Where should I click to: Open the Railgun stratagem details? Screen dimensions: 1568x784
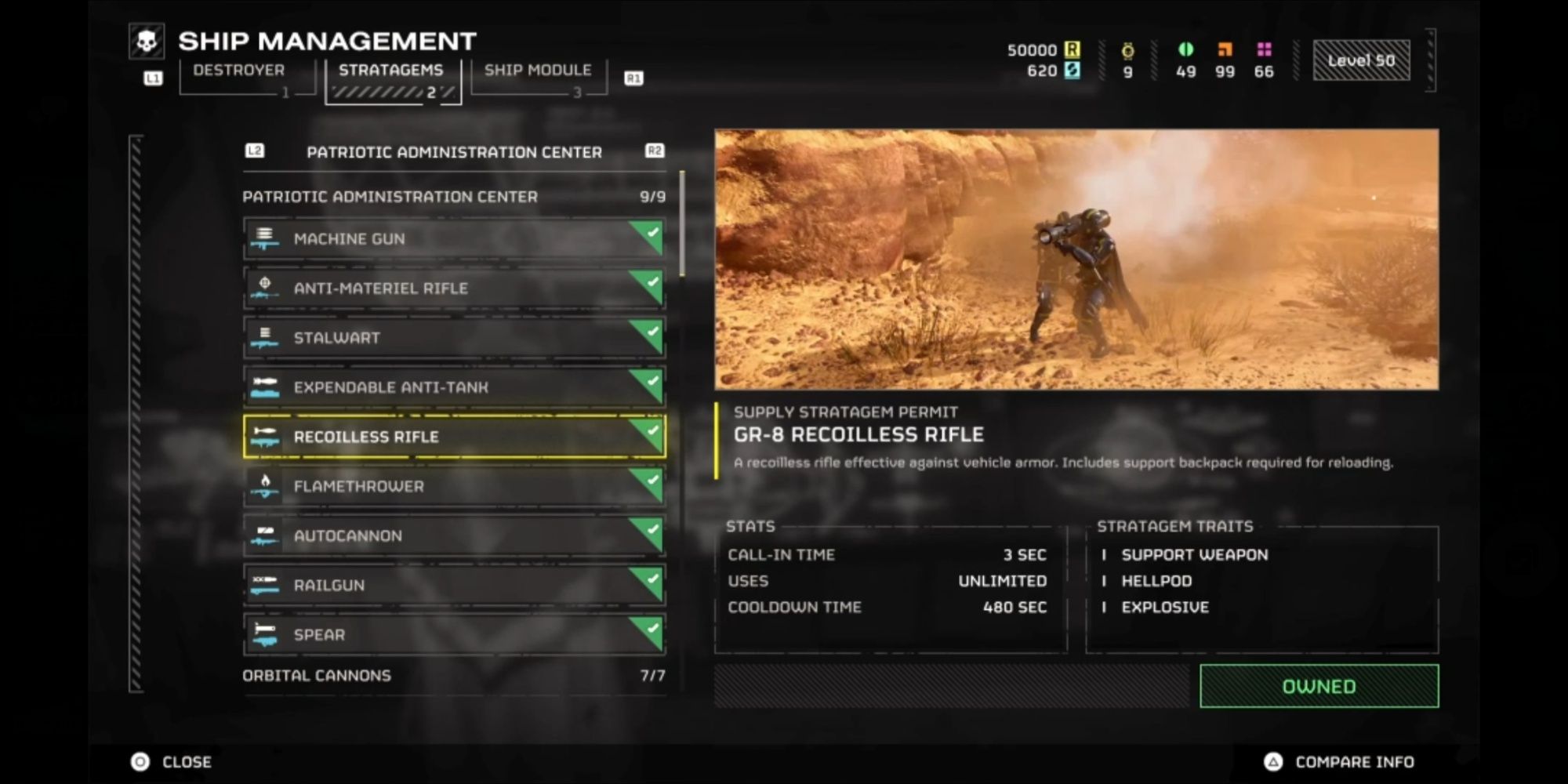click(454, 585)
